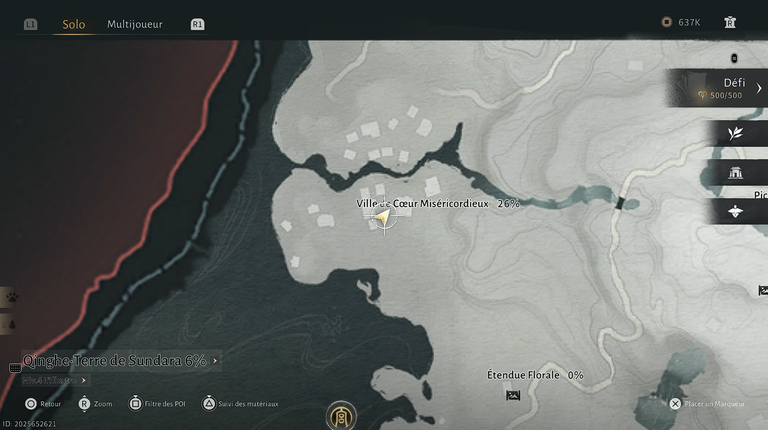Select the bottom winged-emblem side tab
768x430 pixels.
(x=737, y=211)
